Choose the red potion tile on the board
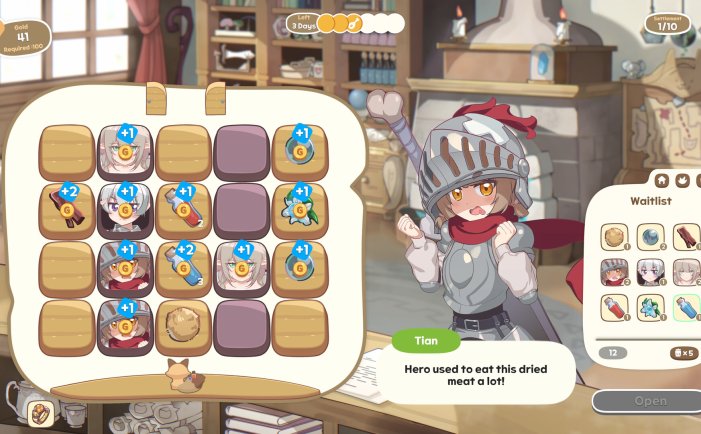701x434 pixels. tap(183, 209)
